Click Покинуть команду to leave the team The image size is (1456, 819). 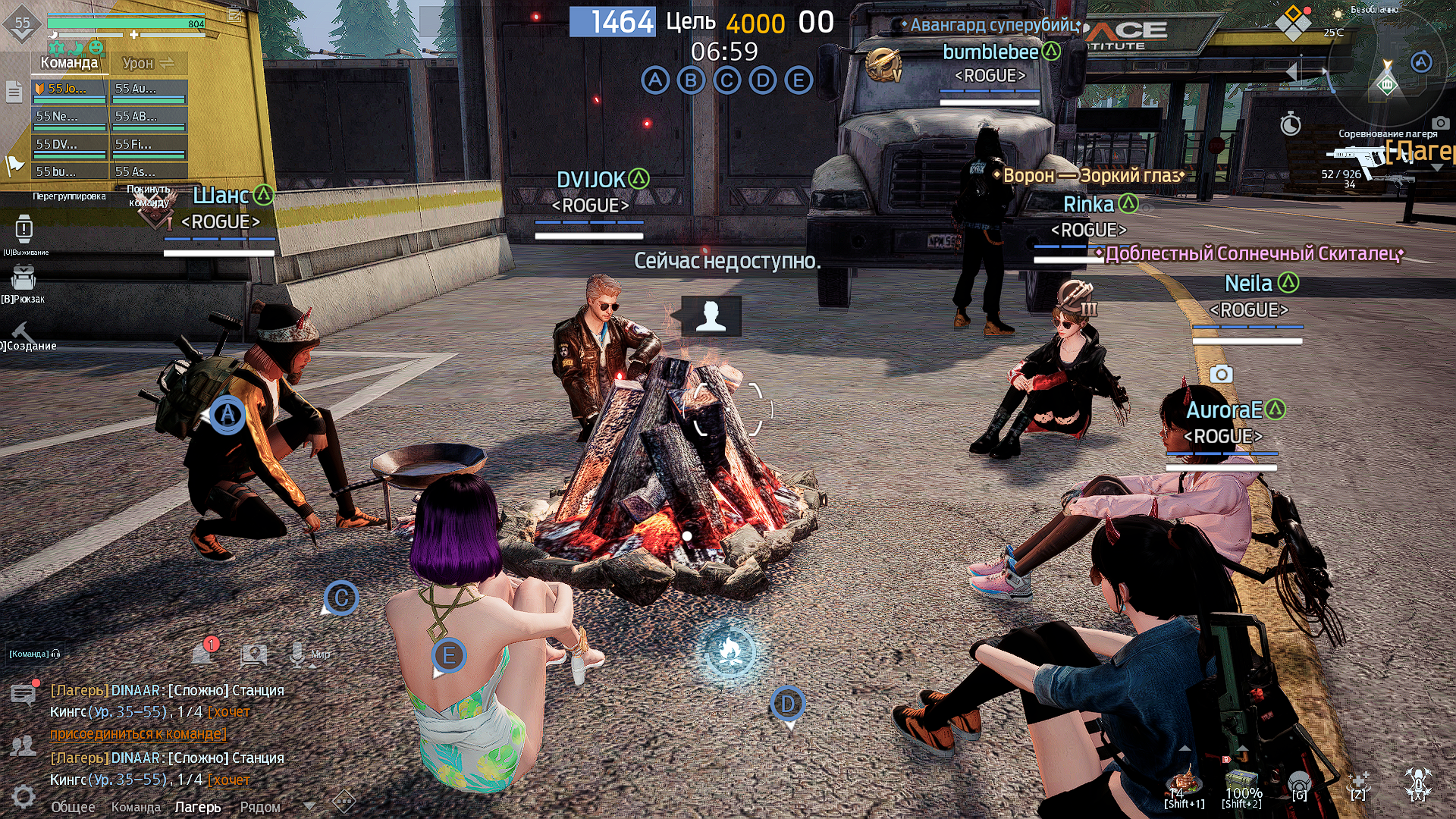click(149, 196)
